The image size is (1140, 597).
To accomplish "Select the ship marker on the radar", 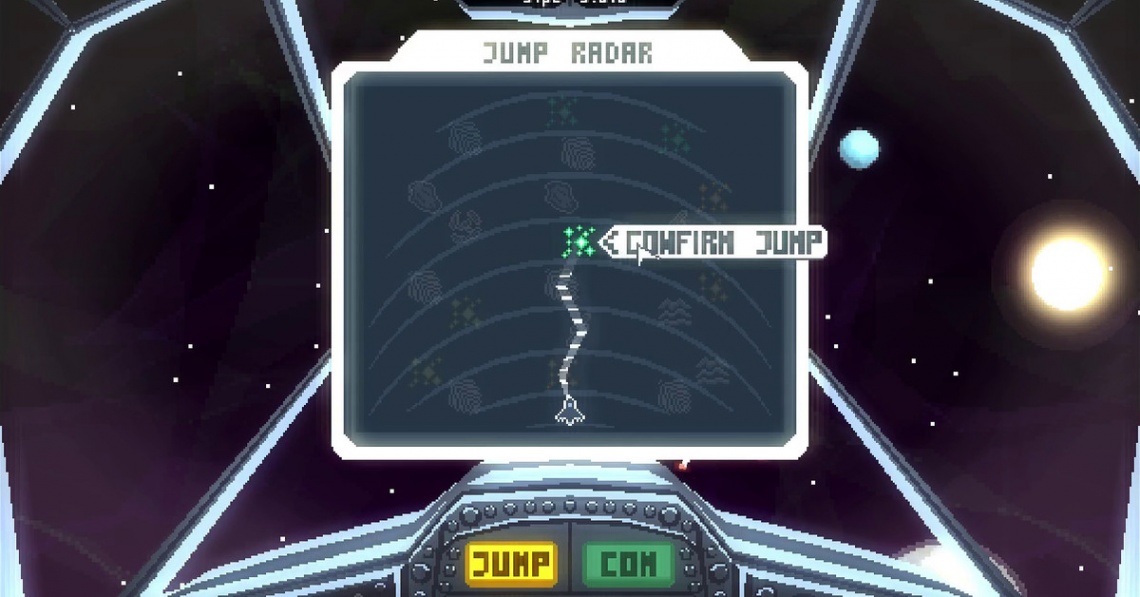I will (569, 409).
